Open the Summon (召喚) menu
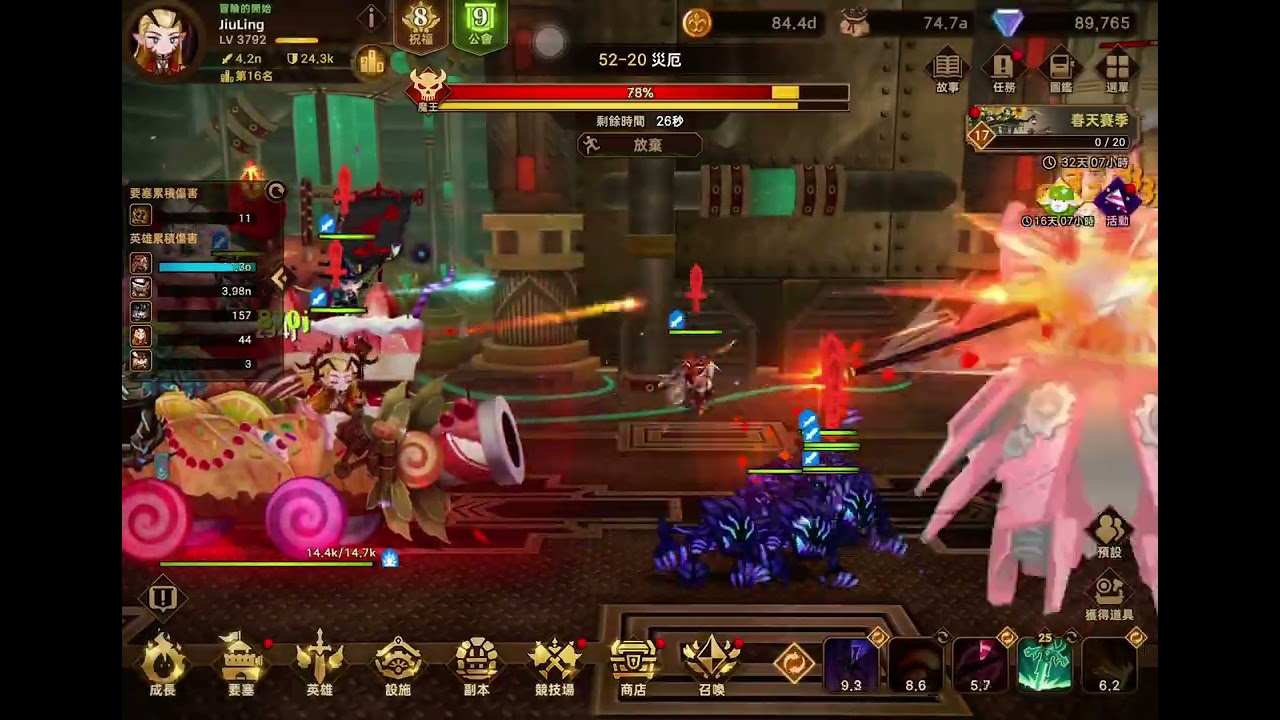The image size is (1280, 720). point(711,664)
